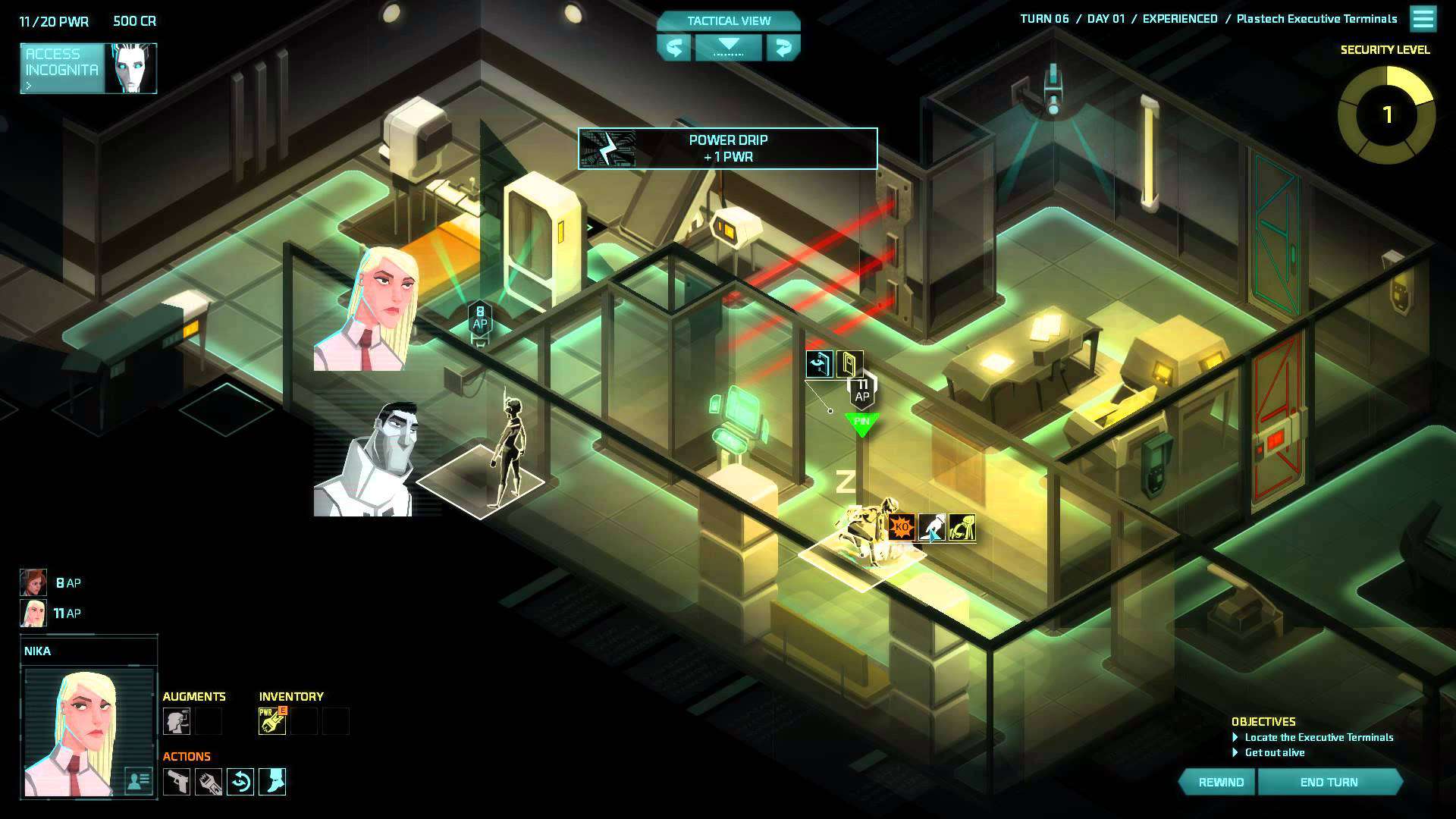The image size is (1456, 819).
Task: Click the KO attack icon on the guard
Action: (x=902, y=527)
